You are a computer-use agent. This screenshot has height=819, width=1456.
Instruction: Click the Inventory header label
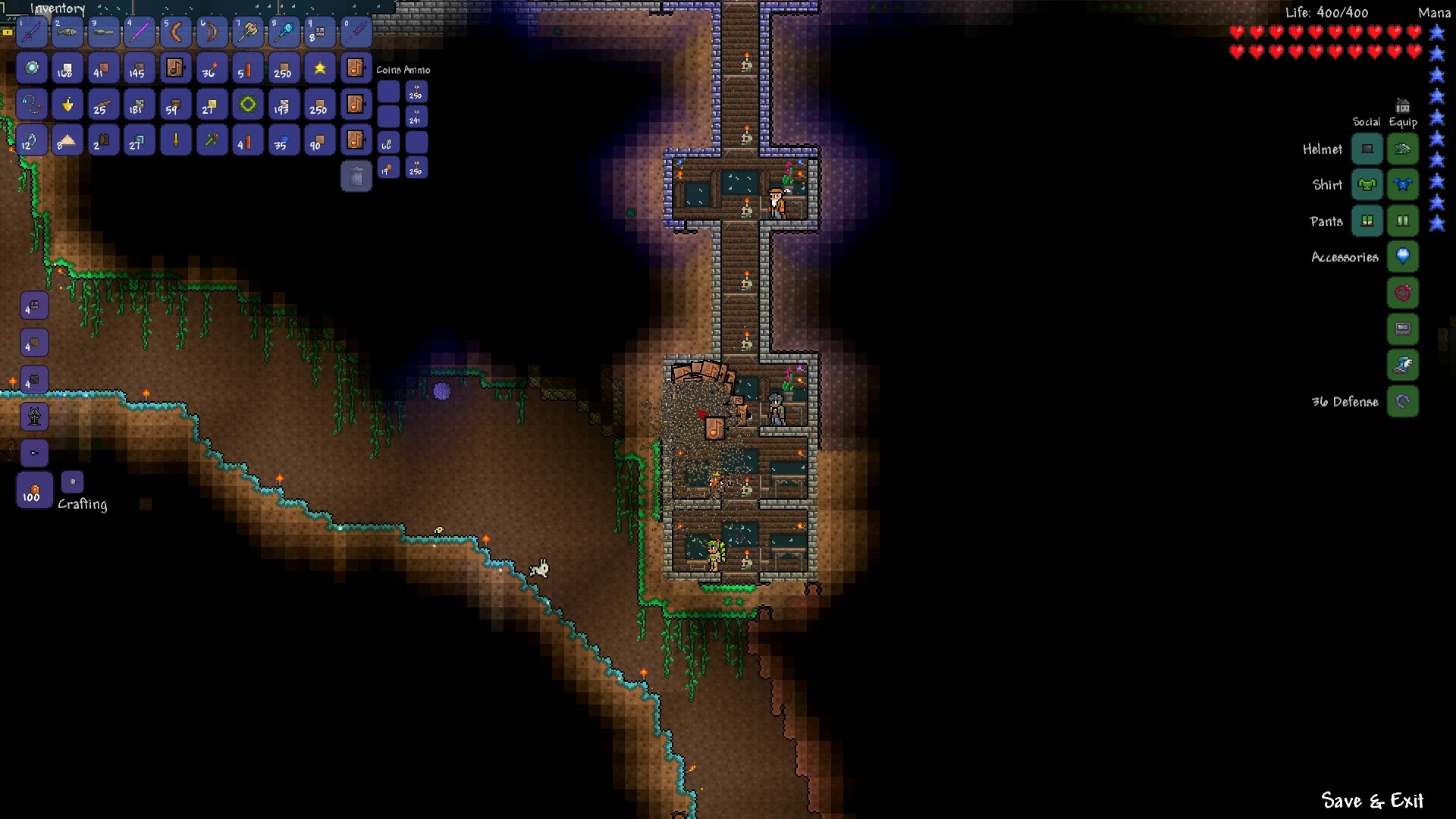[58, 9]
